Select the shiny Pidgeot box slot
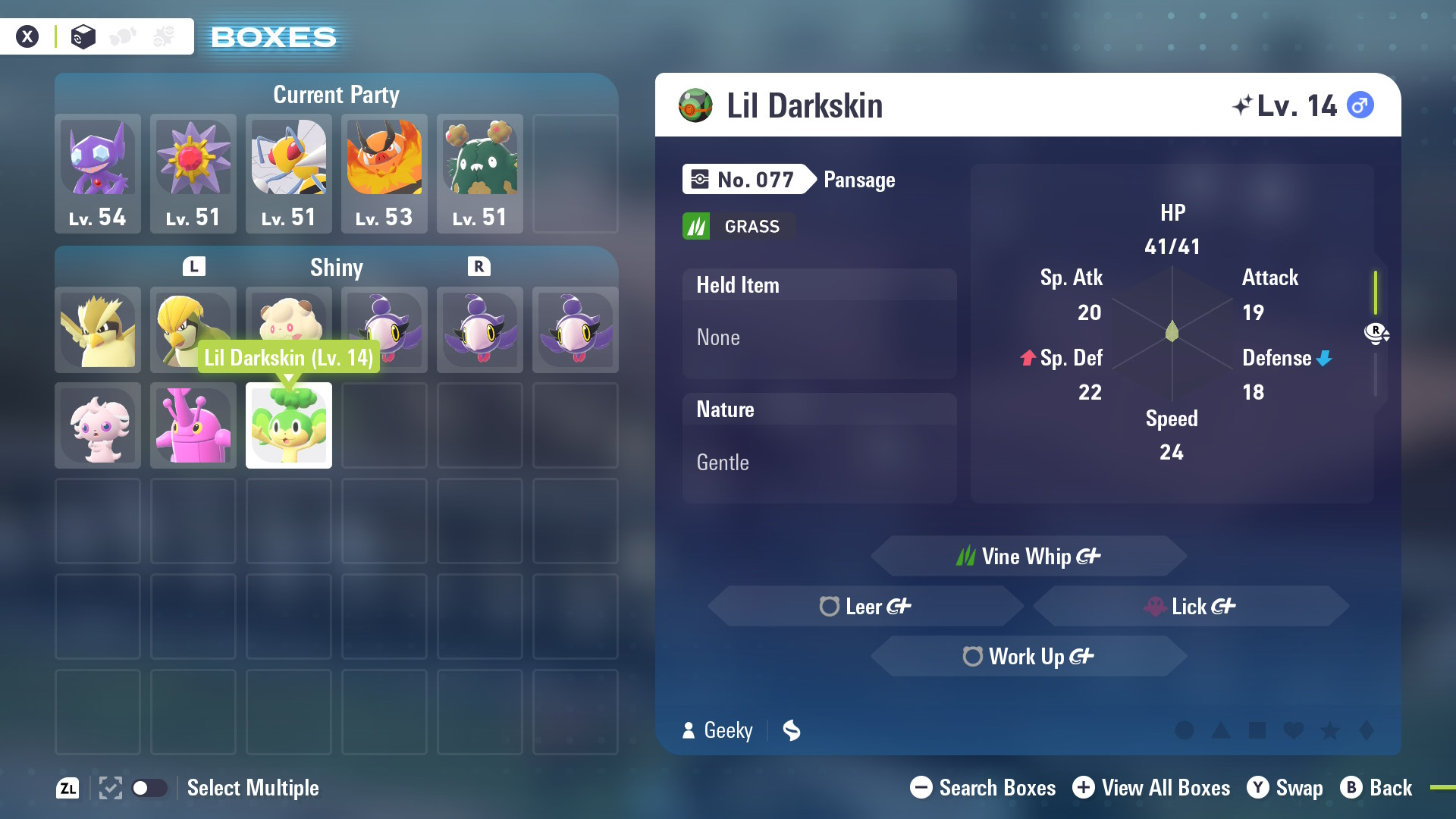This screenshot has height=819, width=1456. click(98, 330)
